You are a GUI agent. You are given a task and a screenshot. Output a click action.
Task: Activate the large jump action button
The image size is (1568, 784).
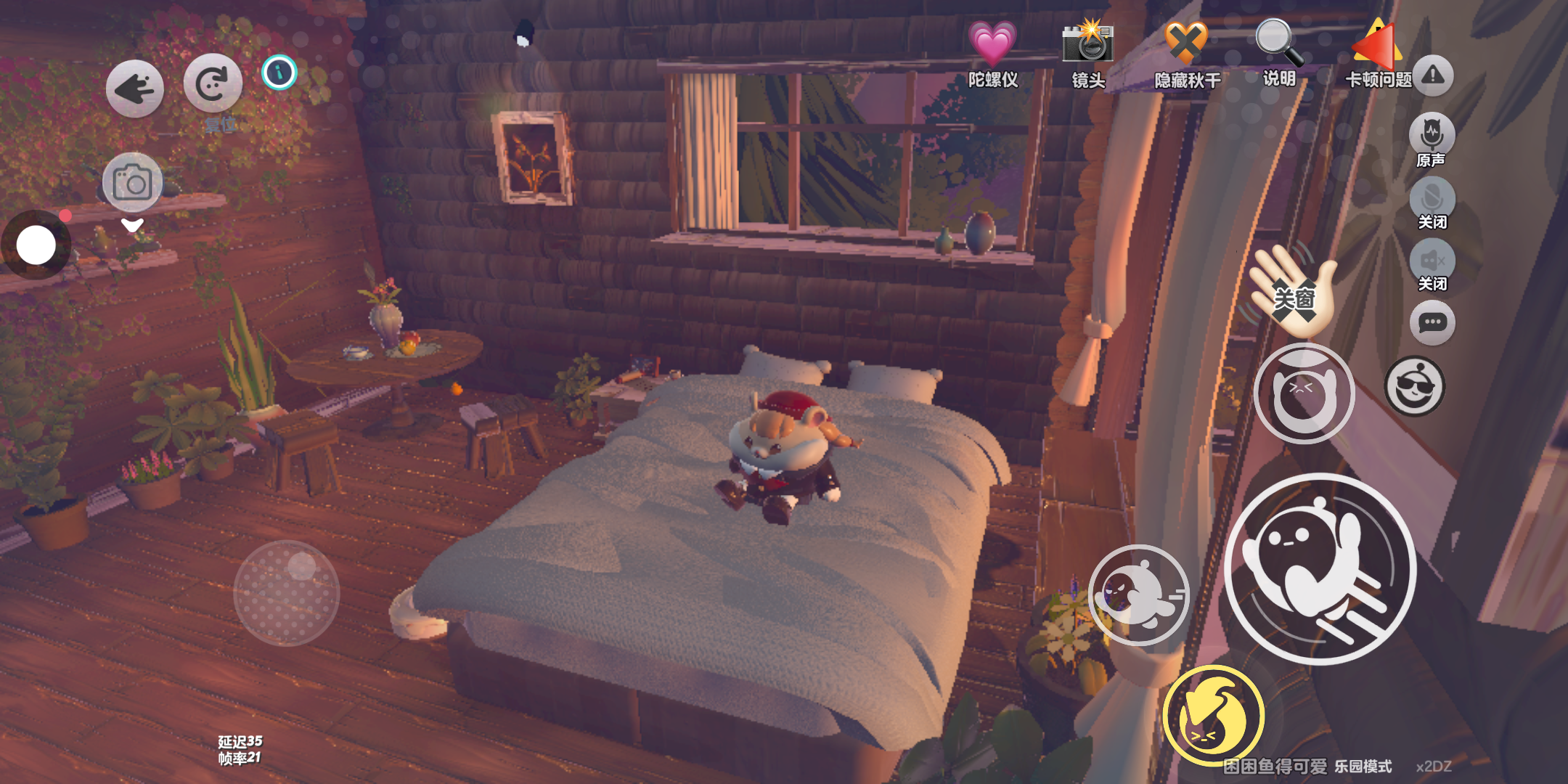pyautogui.click(x=1320, y=568)
